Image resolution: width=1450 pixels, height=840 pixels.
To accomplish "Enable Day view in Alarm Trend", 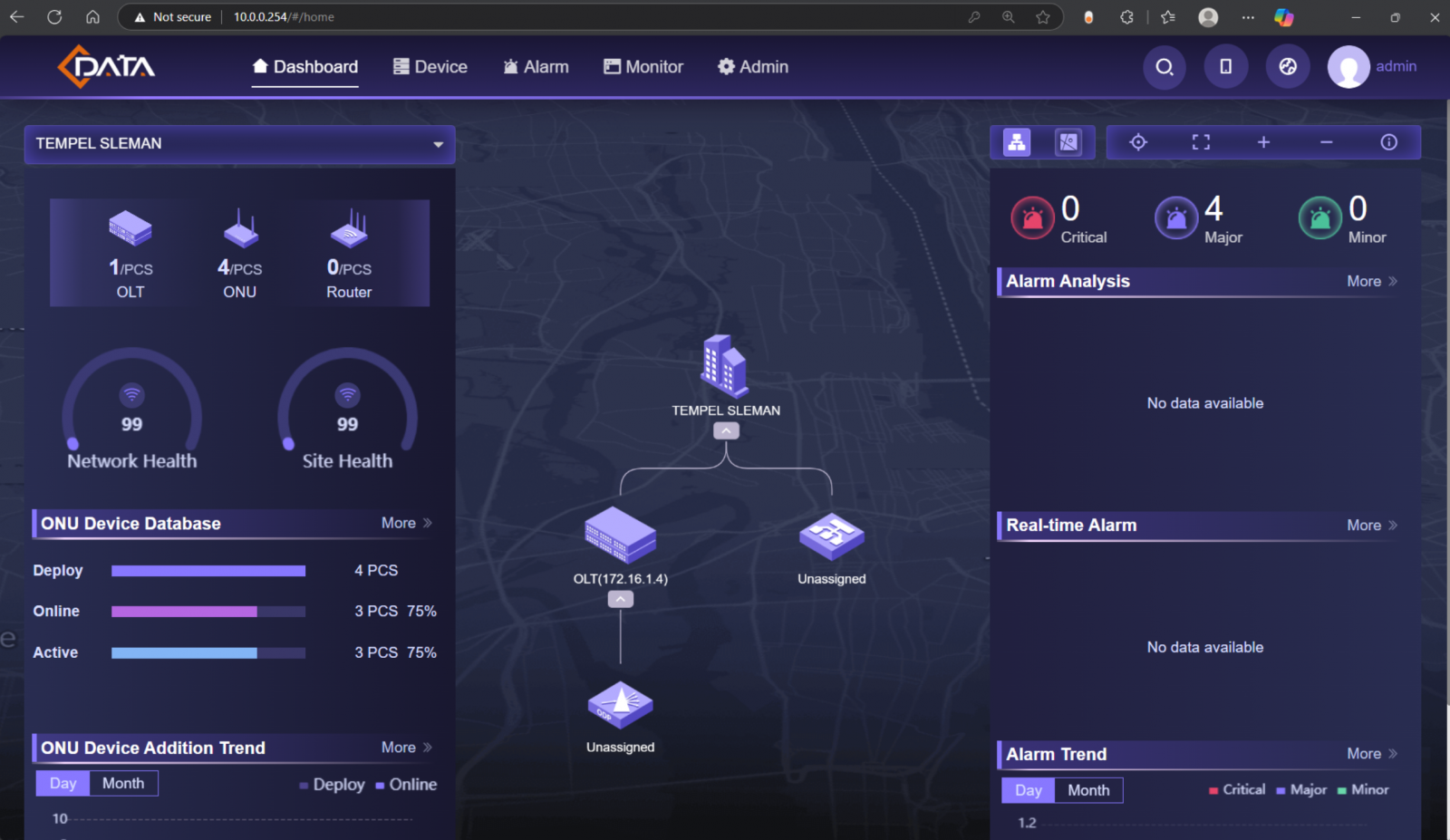I will click(1027, 789).
